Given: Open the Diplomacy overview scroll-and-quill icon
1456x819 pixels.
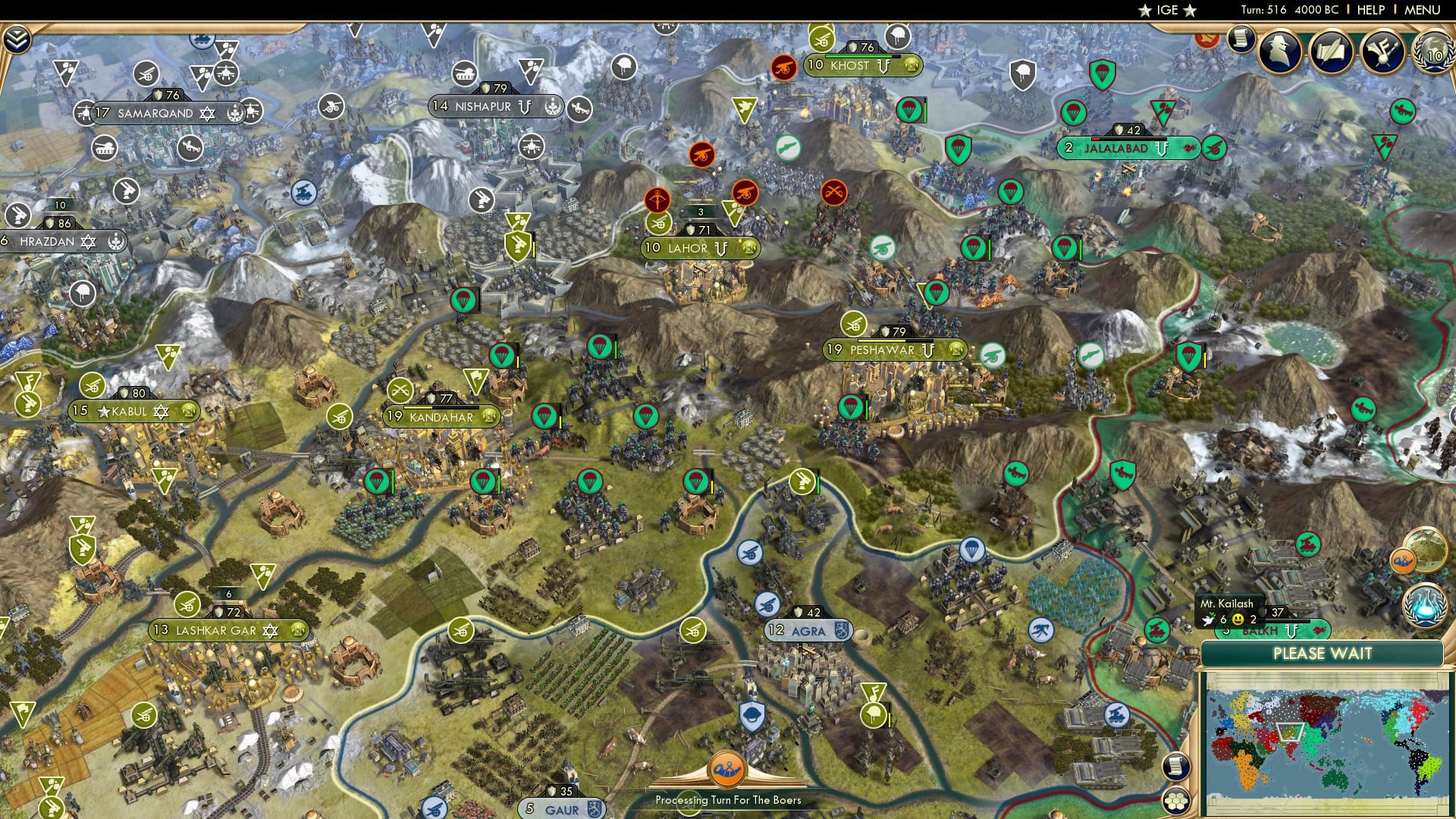Looking at the screenshot, I should click(x=1332, y=51).
